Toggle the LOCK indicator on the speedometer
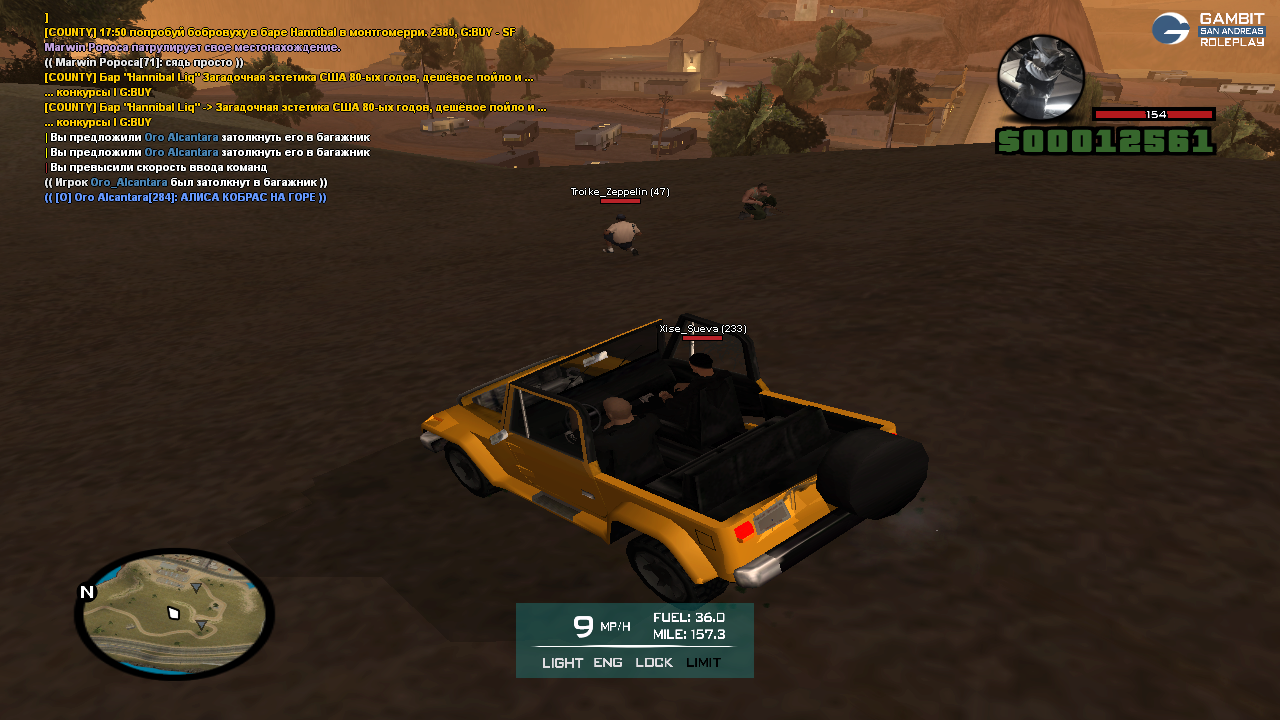The width and height of the screenshot is (1280, 720). click(654, 662)
